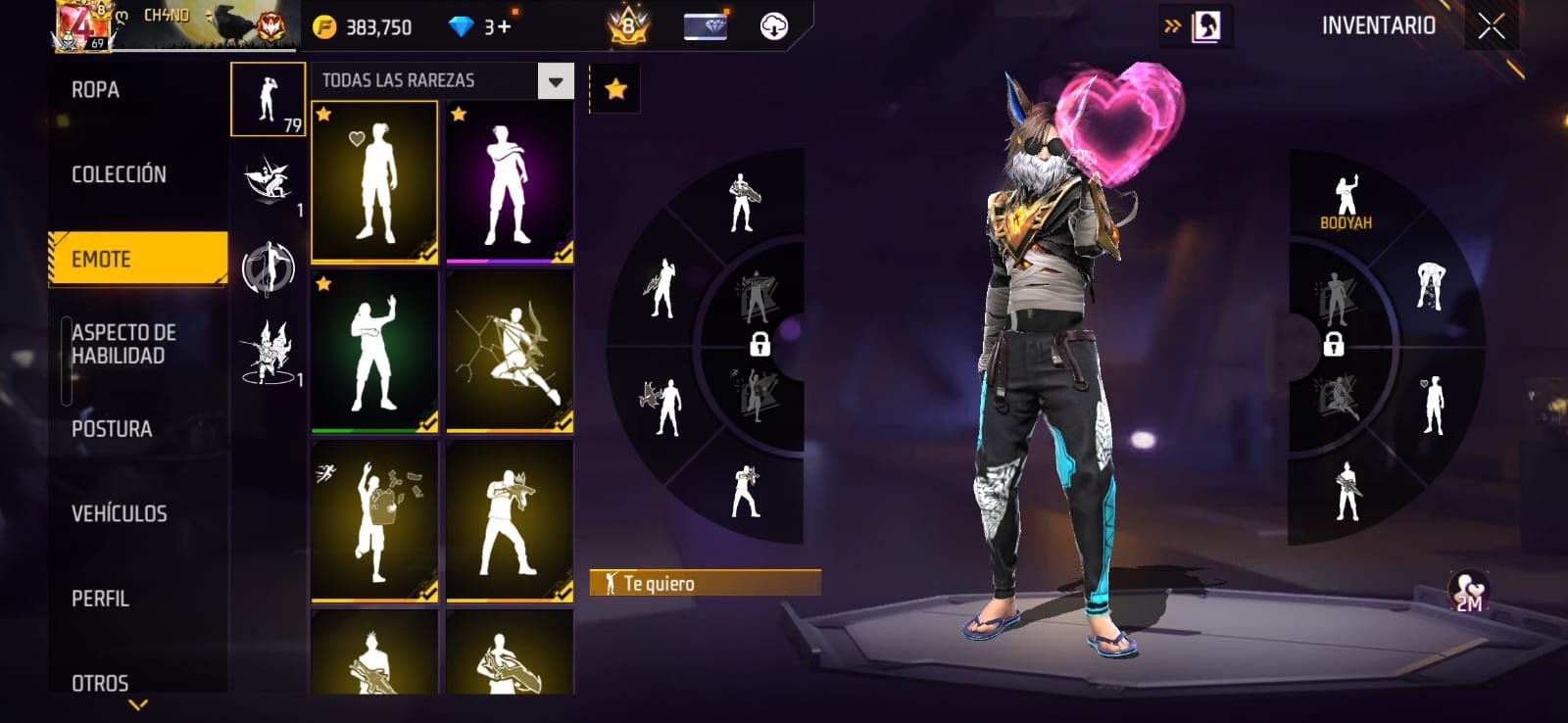Screen dimensions: 1568x723
Task: Pick the archer bow emote
Action: 510,352
